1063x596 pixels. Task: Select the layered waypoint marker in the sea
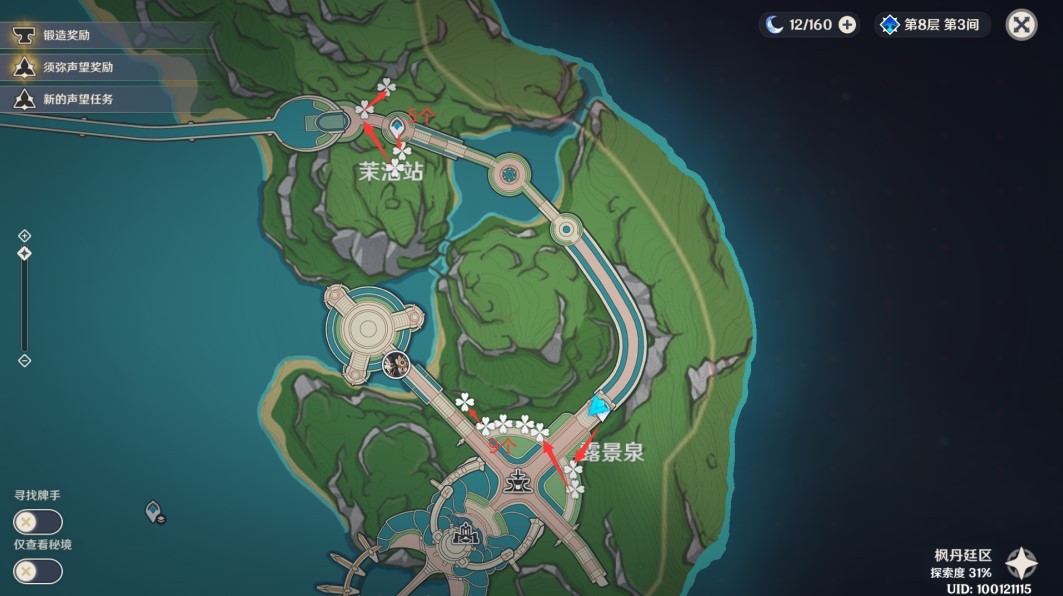[x=154, y=512]
